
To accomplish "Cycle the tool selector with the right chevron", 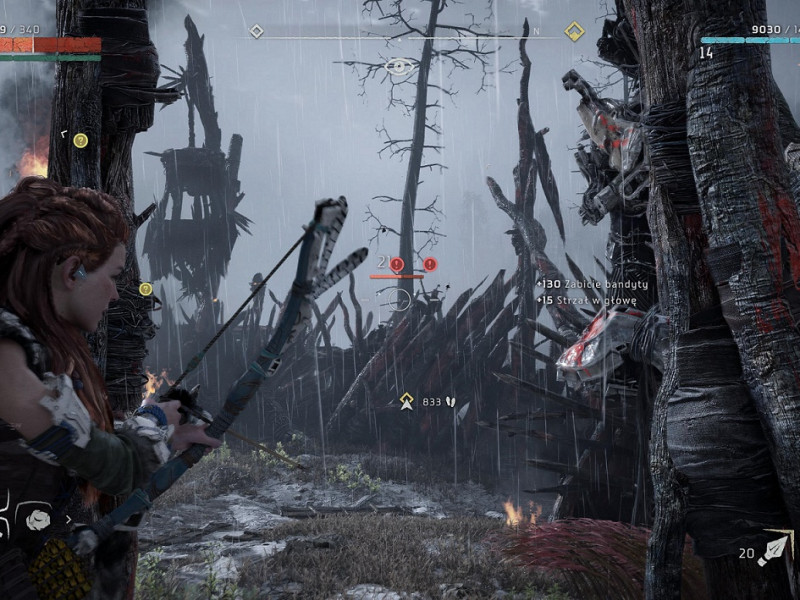I will pos(68,519).
